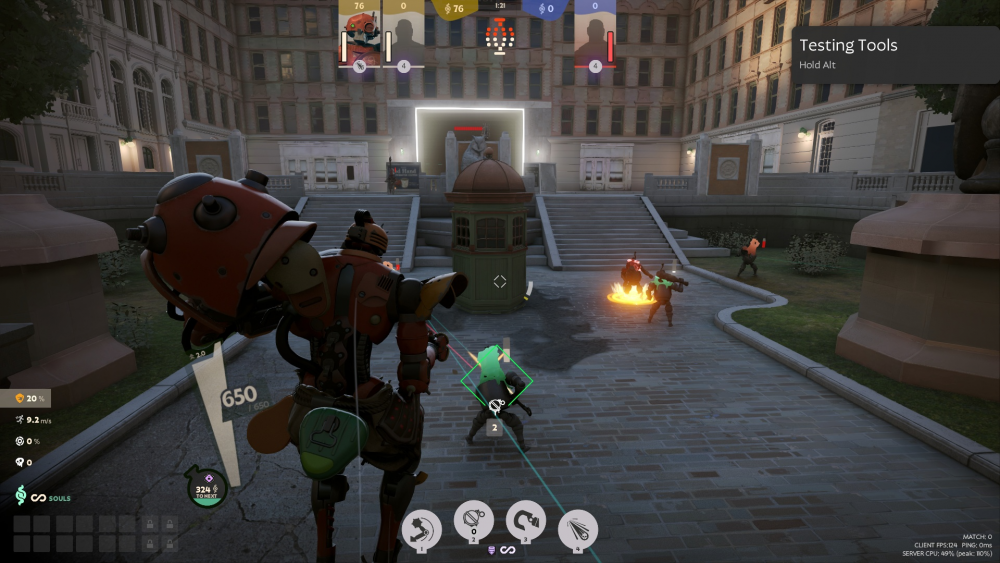Activate the meteor ultimate ability in slot 4
This screenshot has width=1000, height=563.
click(x=577, y=527)
